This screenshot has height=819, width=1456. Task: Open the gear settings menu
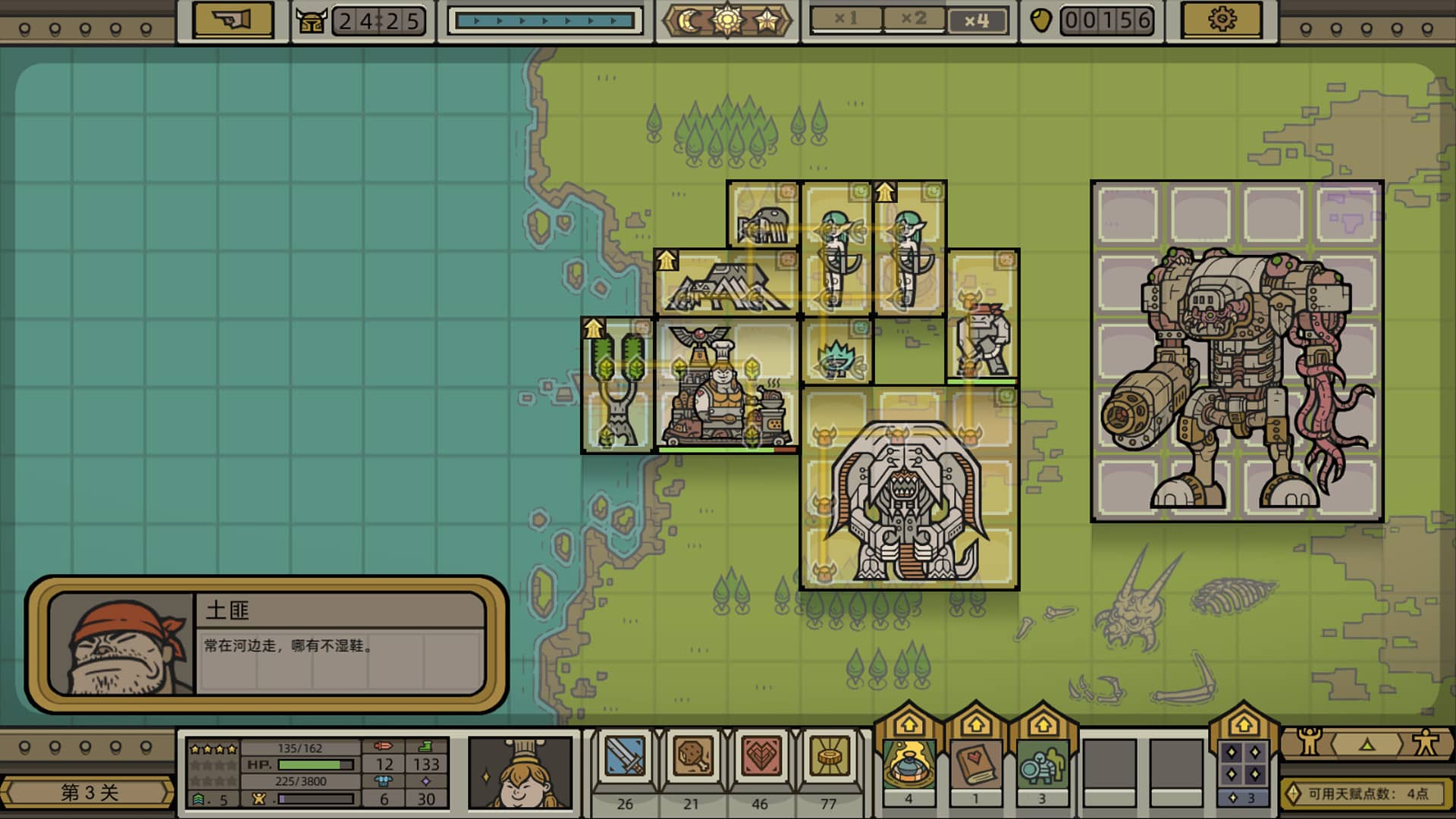coord(1222,20)
